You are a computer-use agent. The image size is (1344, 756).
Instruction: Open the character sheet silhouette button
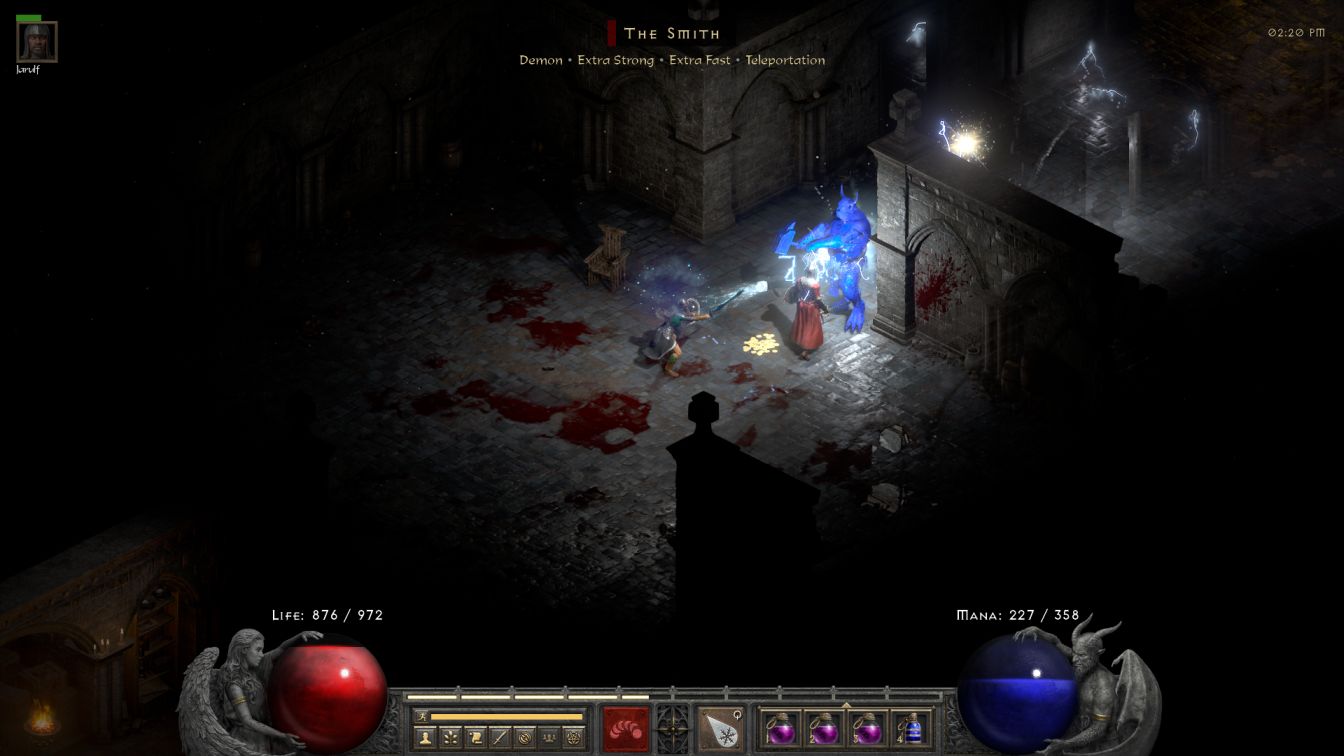tap(424, 738)
